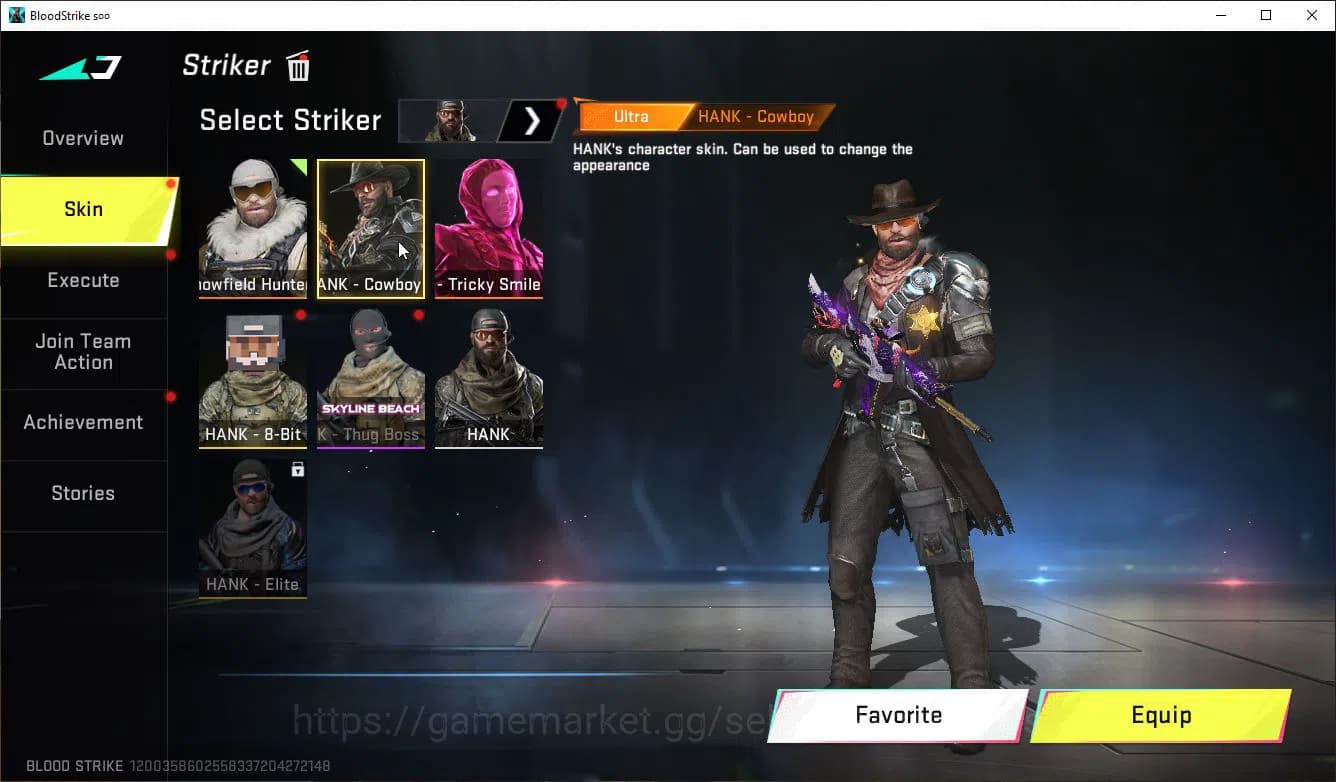Switch to the Overview tab

click(x=82, y=138)
